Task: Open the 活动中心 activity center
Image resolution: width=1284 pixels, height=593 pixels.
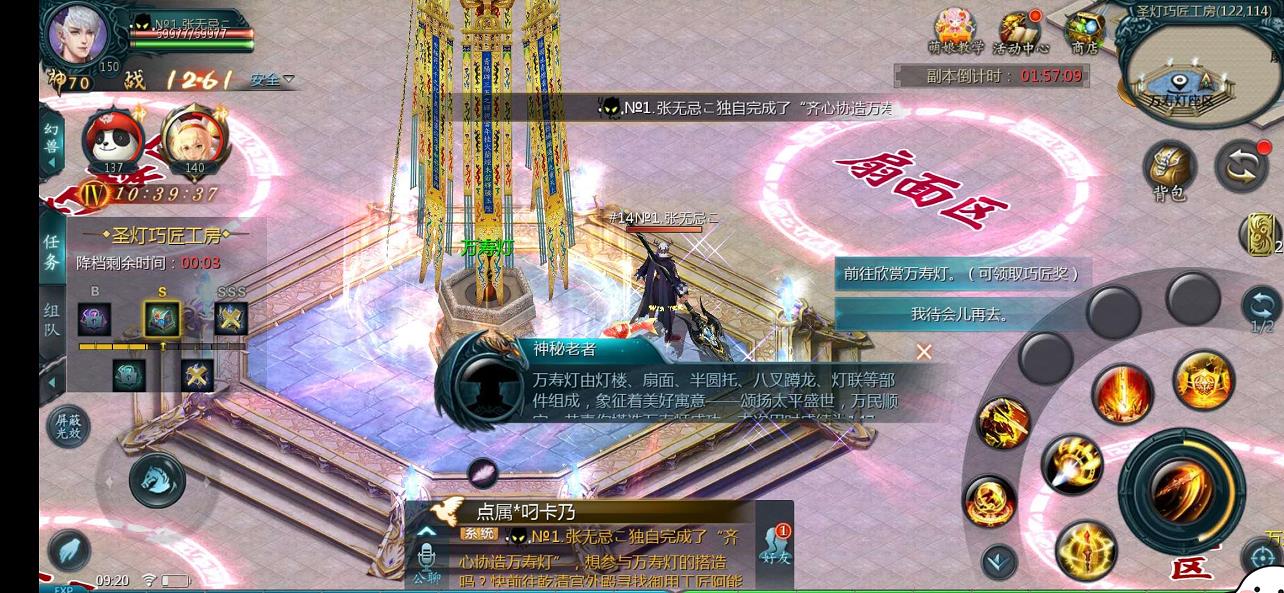Action: pyautogui.click(x=1020, y=32)
